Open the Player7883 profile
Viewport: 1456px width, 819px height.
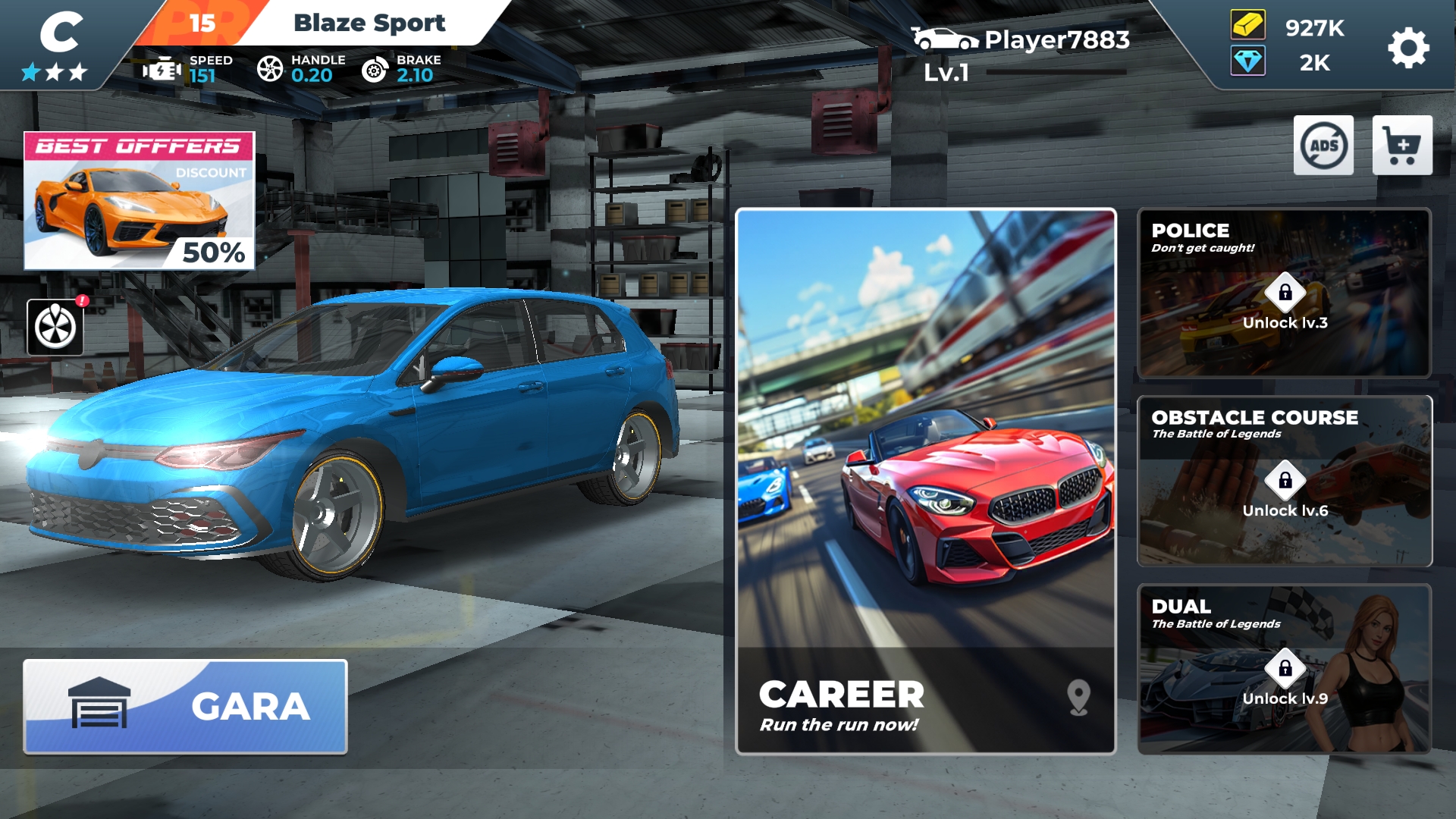click(x=1020, y=40)
